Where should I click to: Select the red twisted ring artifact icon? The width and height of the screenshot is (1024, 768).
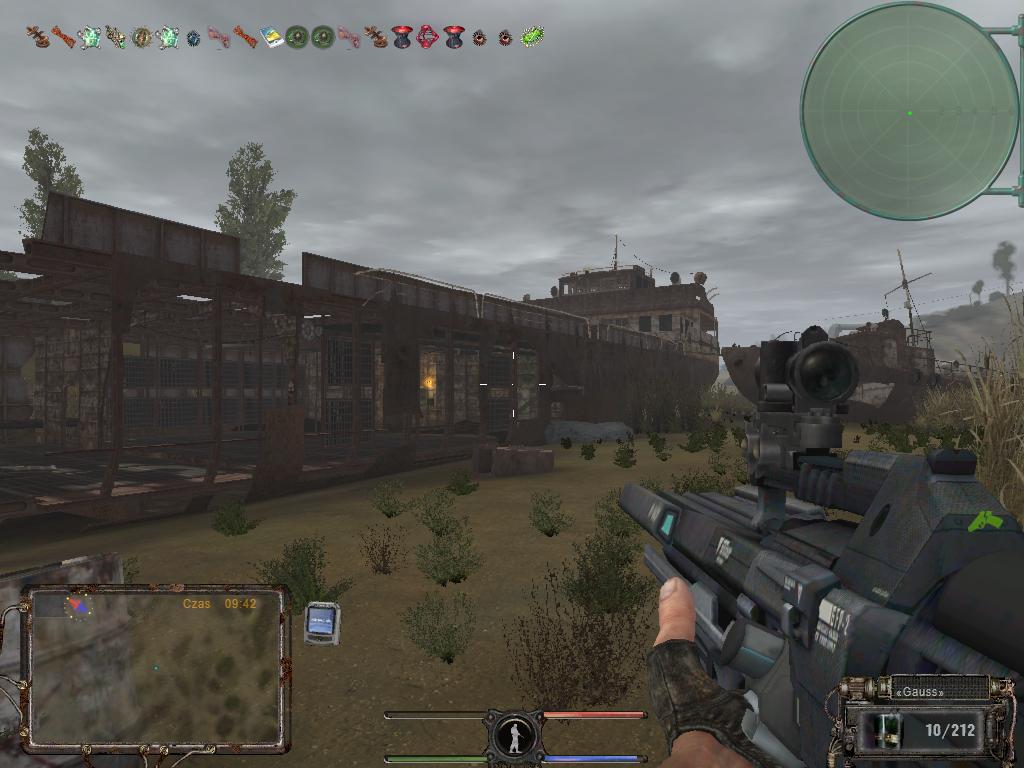point(428,37)
